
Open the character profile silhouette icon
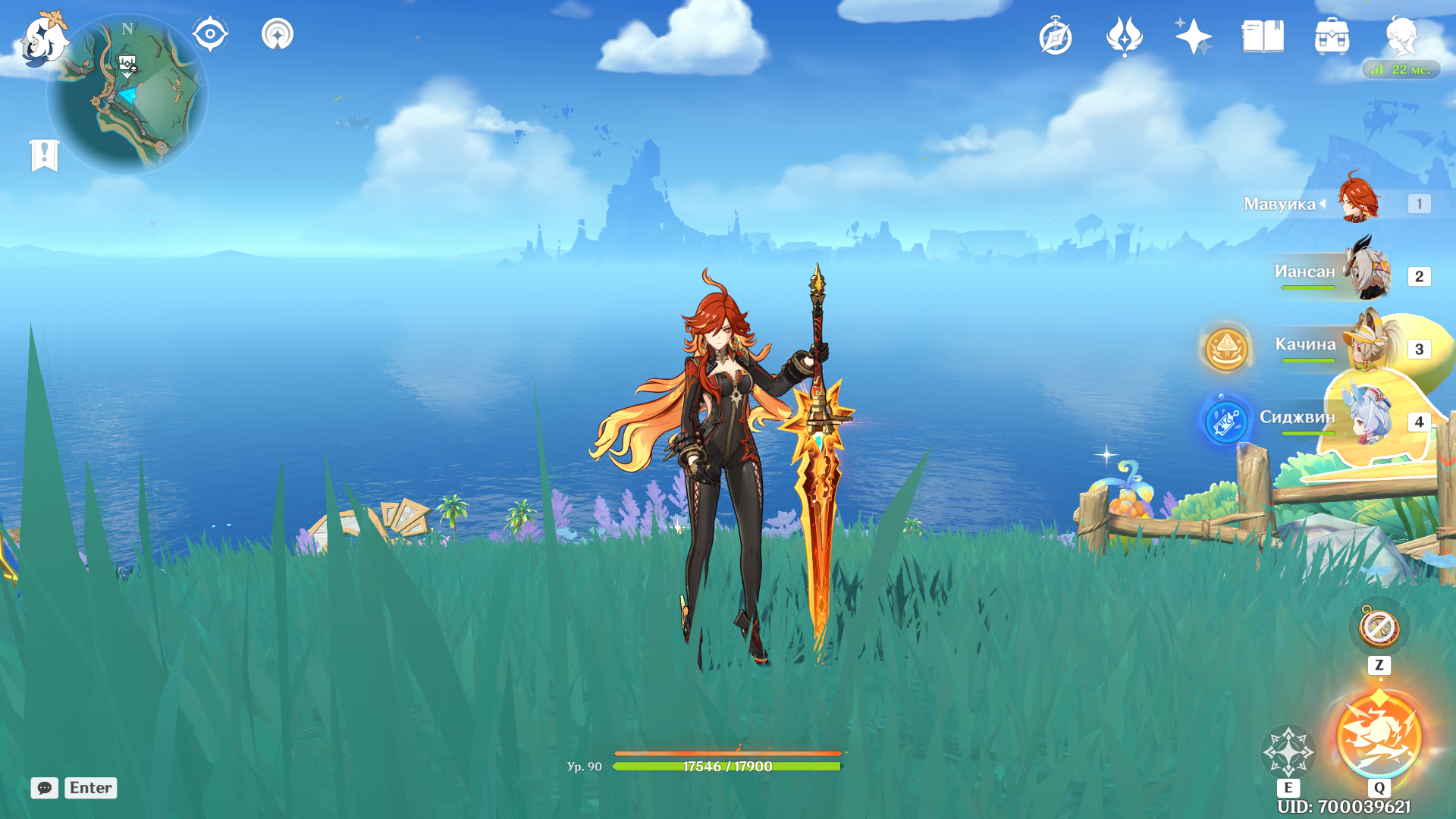pos(1401,36)
